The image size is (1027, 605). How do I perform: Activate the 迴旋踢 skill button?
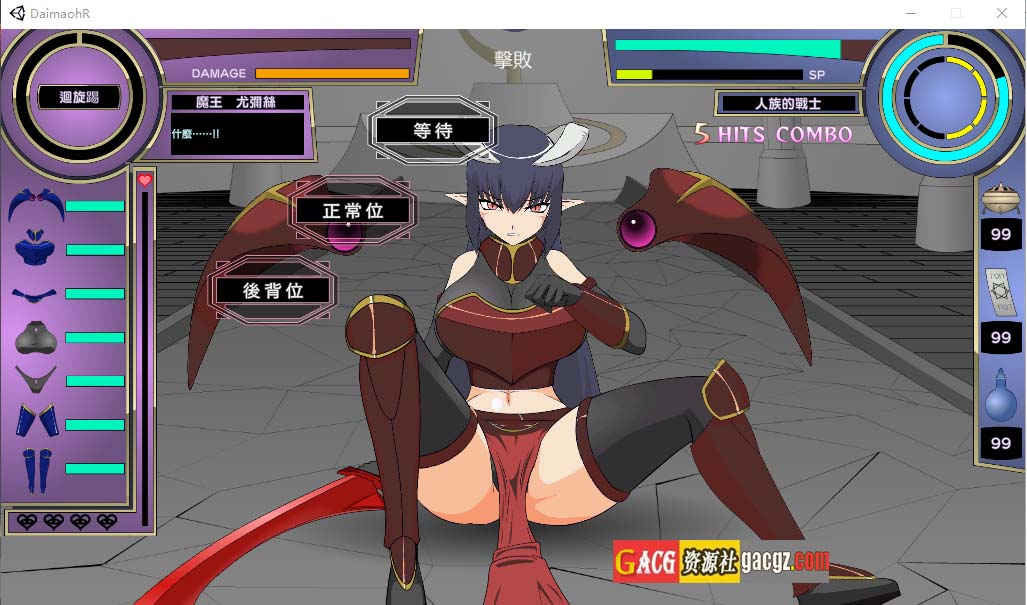pyautogui.click(x=79, y=98)
